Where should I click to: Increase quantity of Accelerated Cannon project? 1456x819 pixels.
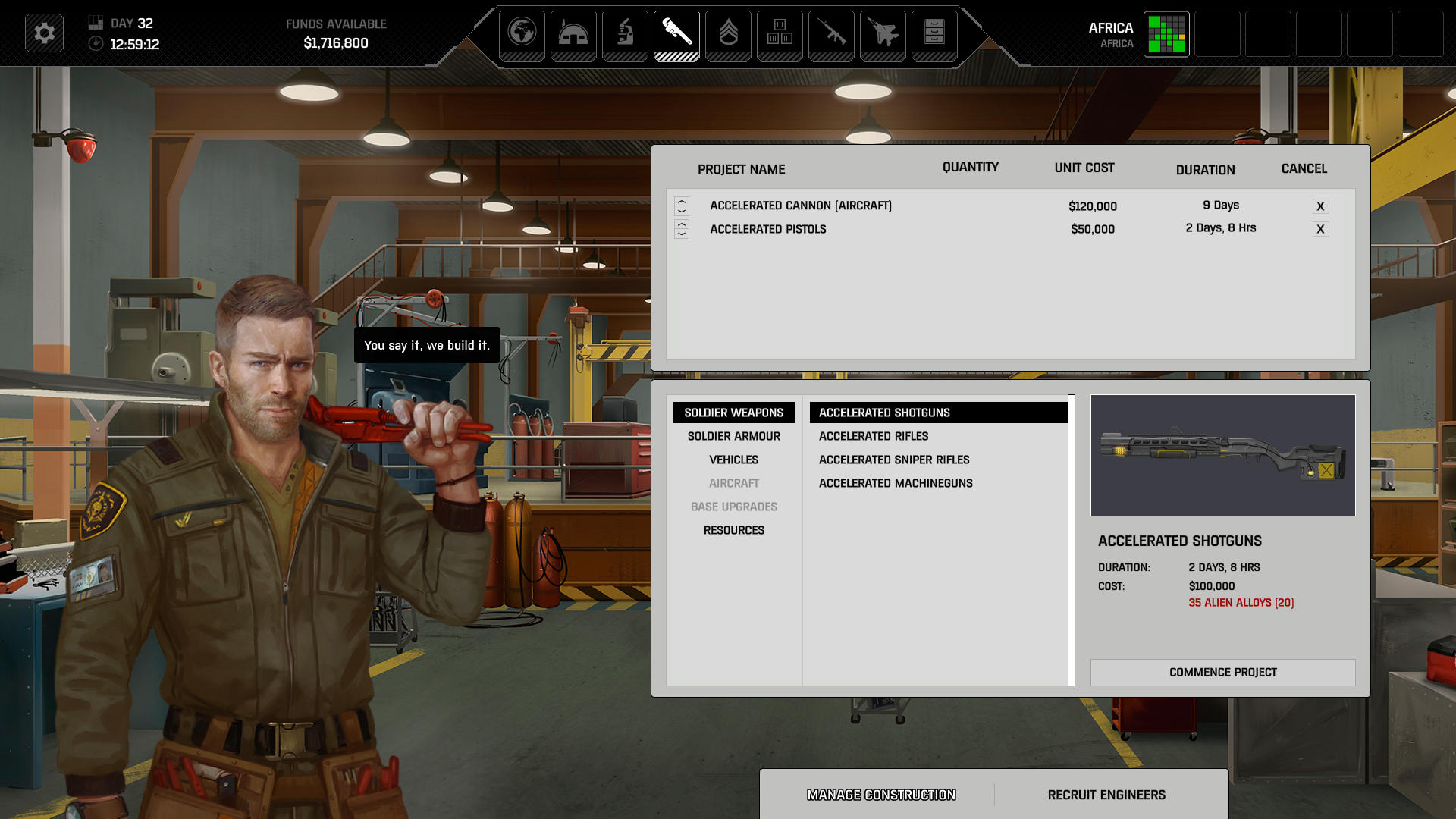[x=682, y=201]
